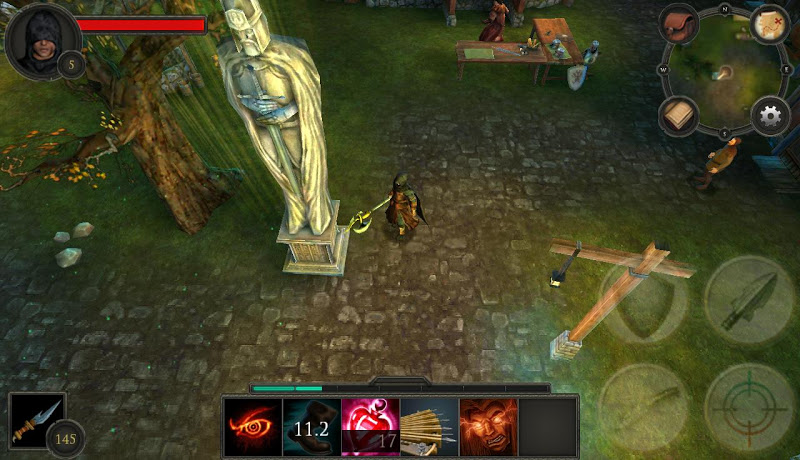800x460 pixels.
Task: Open the leather bag inventory
Action: 679,23
